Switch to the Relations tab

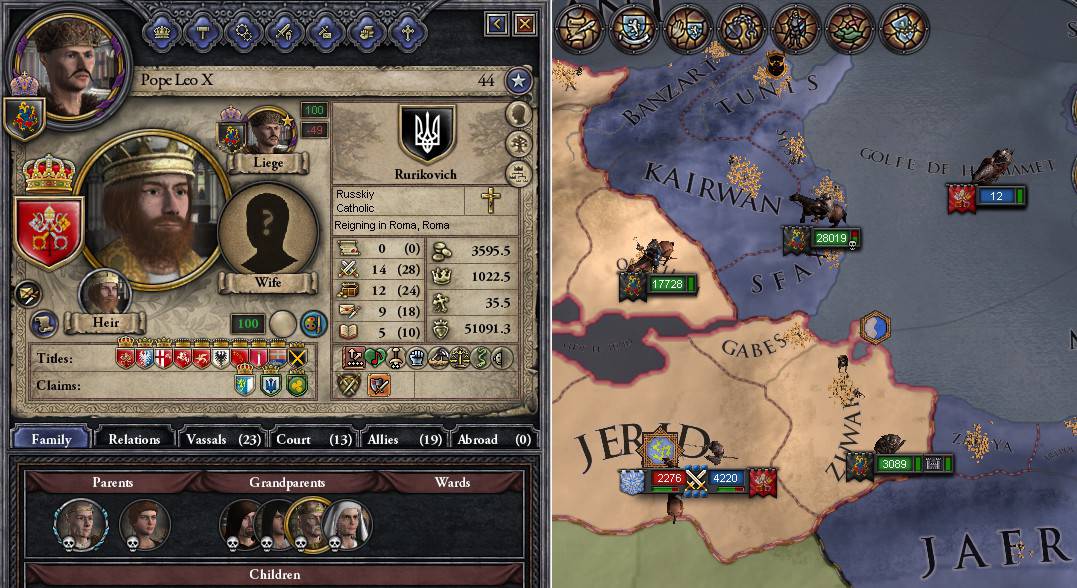click(134, 439)
